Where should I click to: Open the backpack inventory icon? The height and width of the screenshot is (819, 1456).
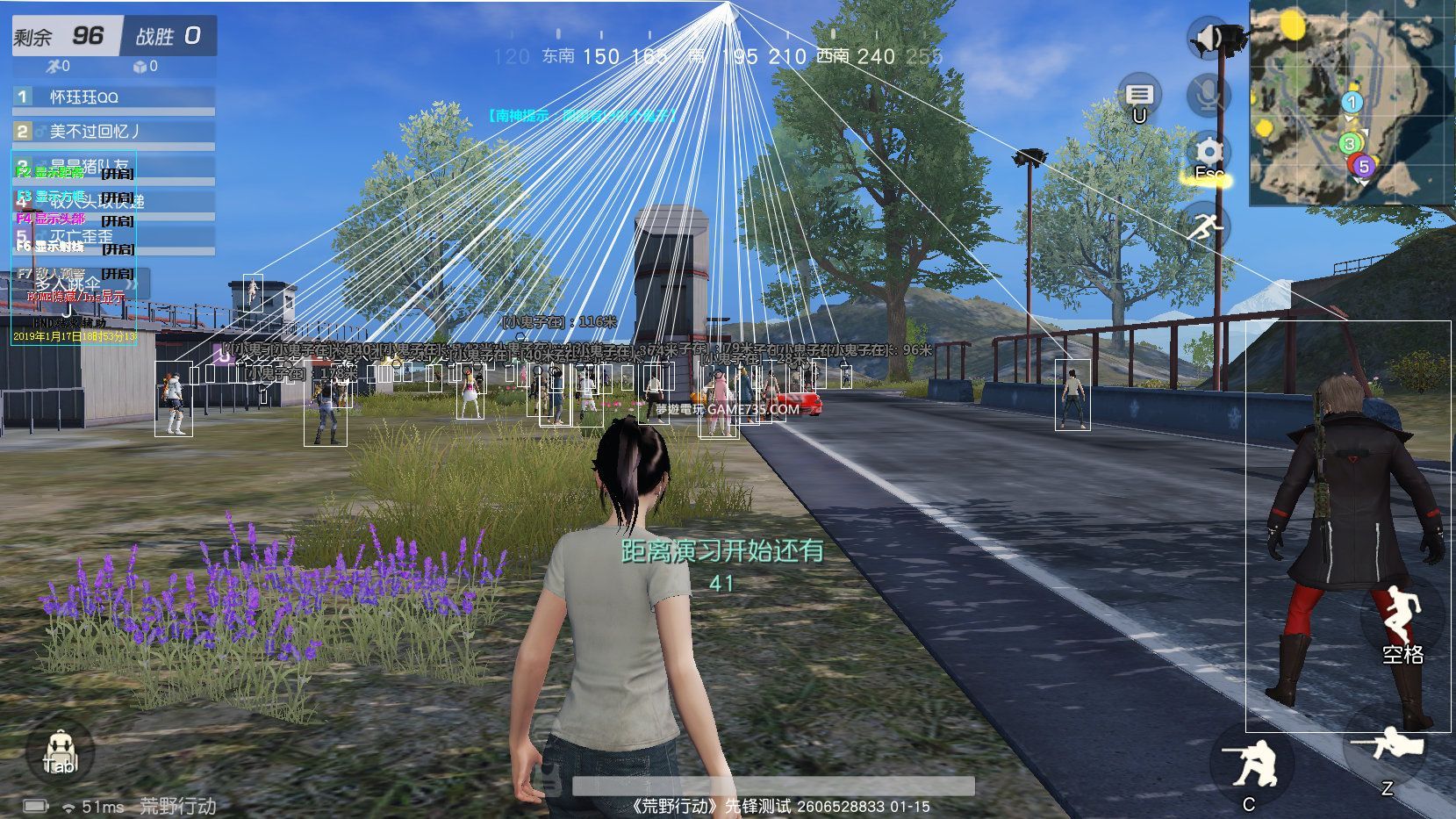[60, 752]
